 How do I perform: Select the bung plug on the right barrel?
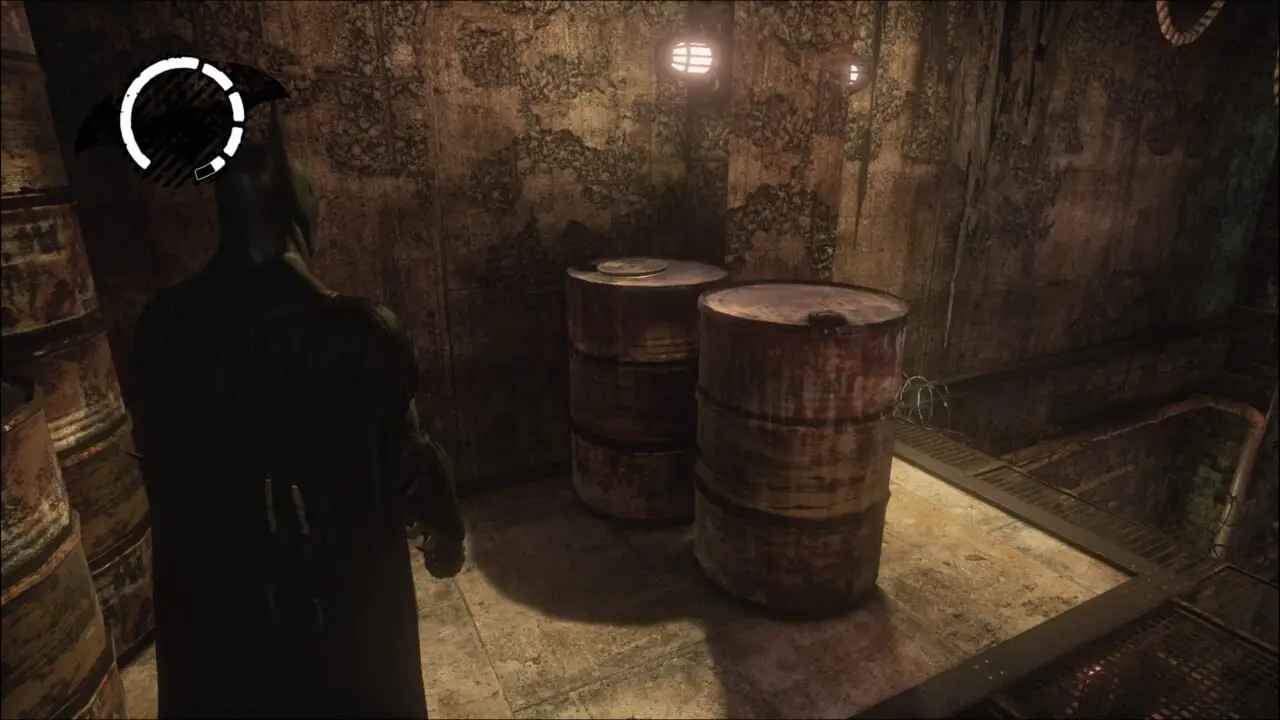pos(828,320)
